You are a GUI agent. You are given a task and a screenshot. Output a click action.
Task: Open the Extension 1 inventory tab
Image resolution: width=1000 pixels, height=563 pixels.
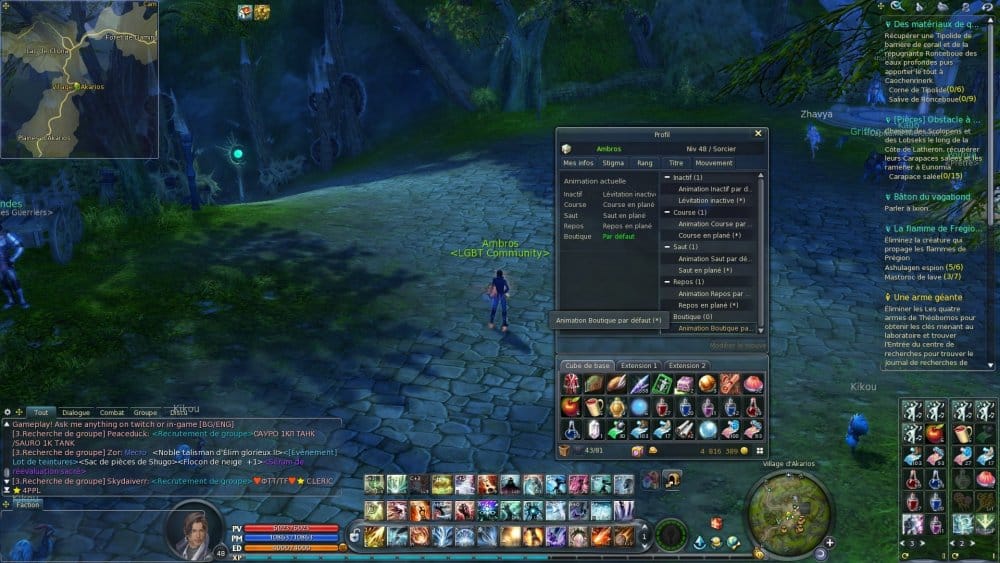[x=641, y=366]
